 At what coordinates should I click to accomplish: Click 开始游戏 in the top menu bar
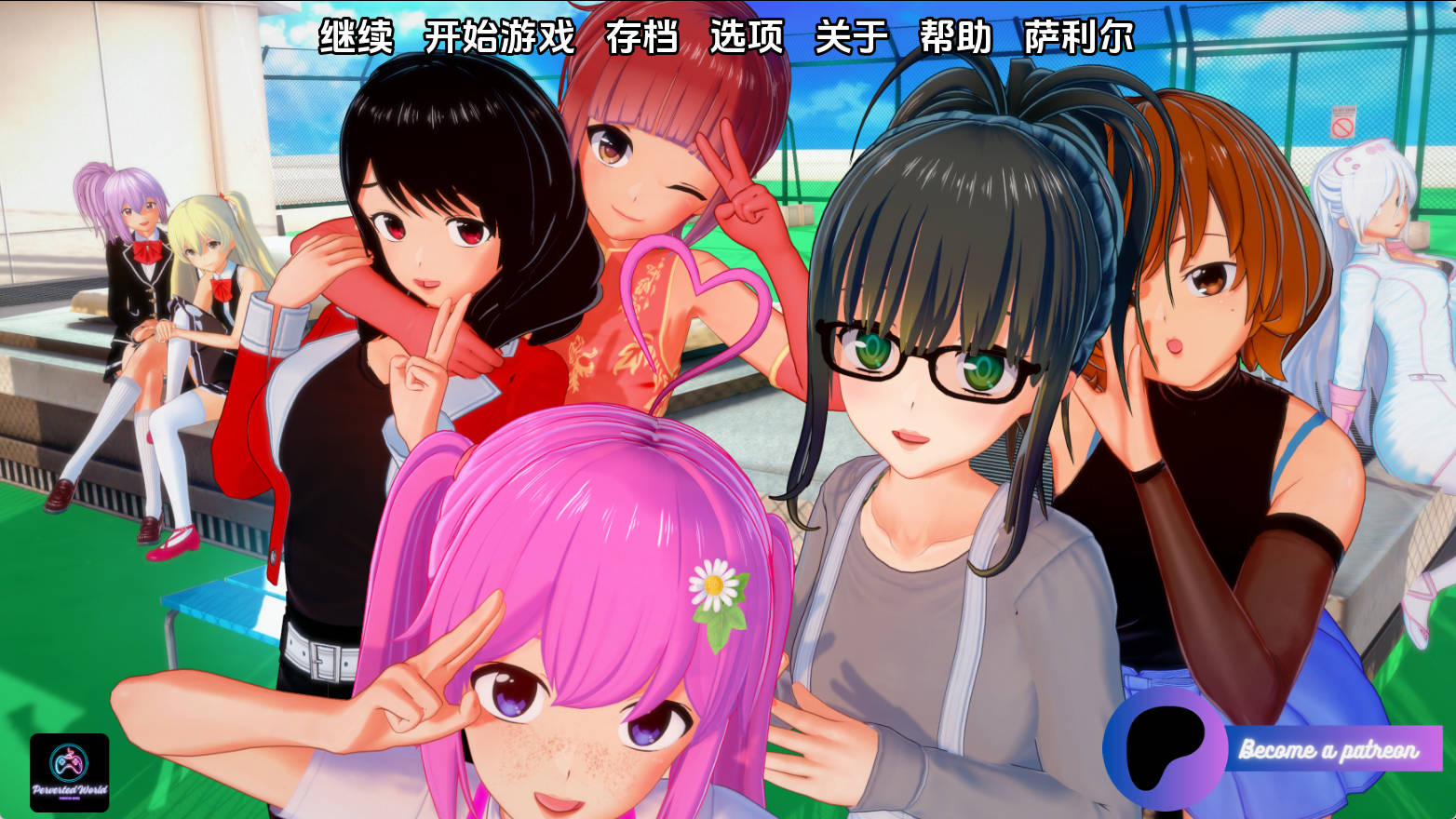[497, 39]
